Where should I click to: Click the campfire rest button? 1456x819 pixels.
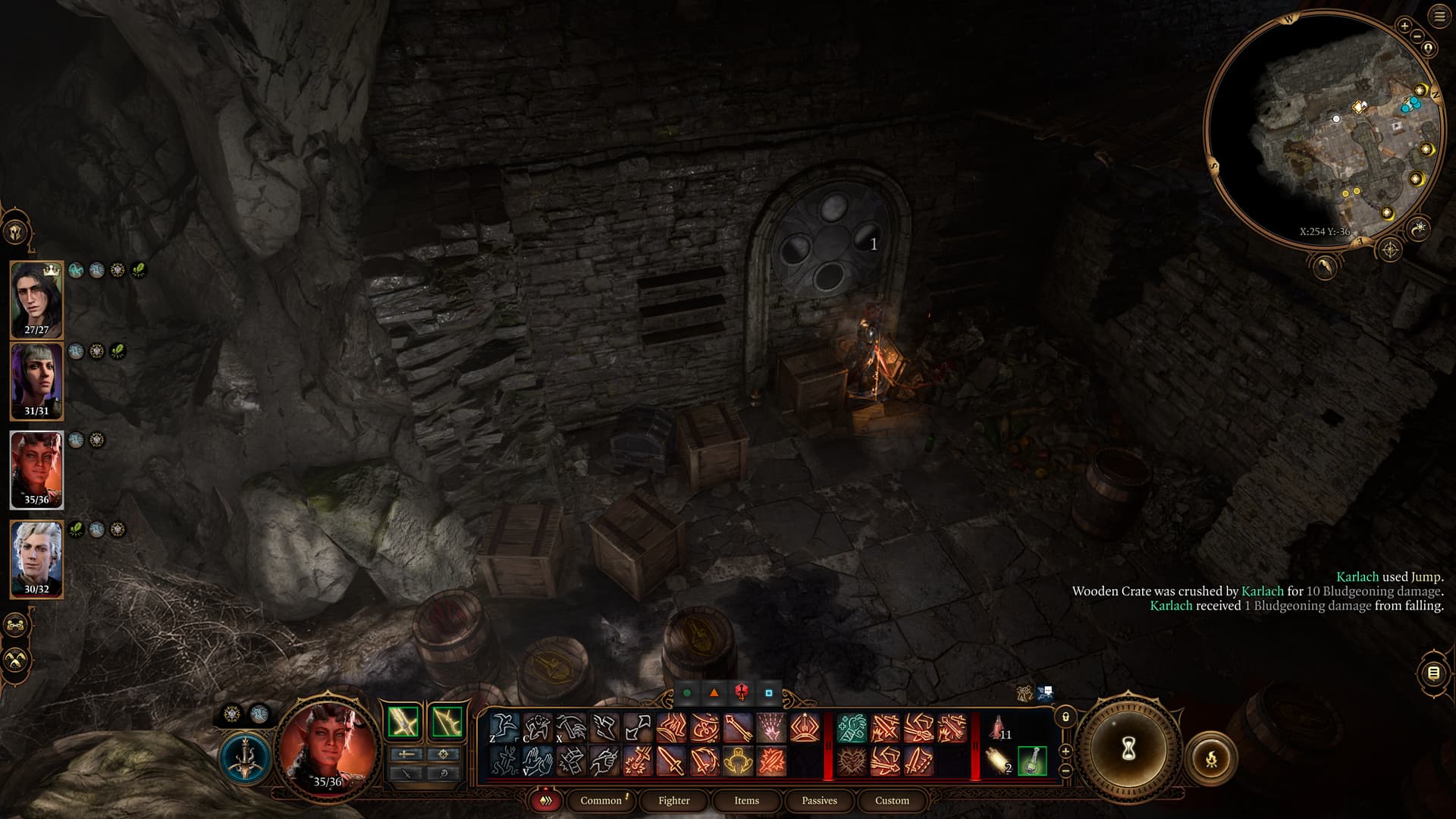coord(1211,758)
